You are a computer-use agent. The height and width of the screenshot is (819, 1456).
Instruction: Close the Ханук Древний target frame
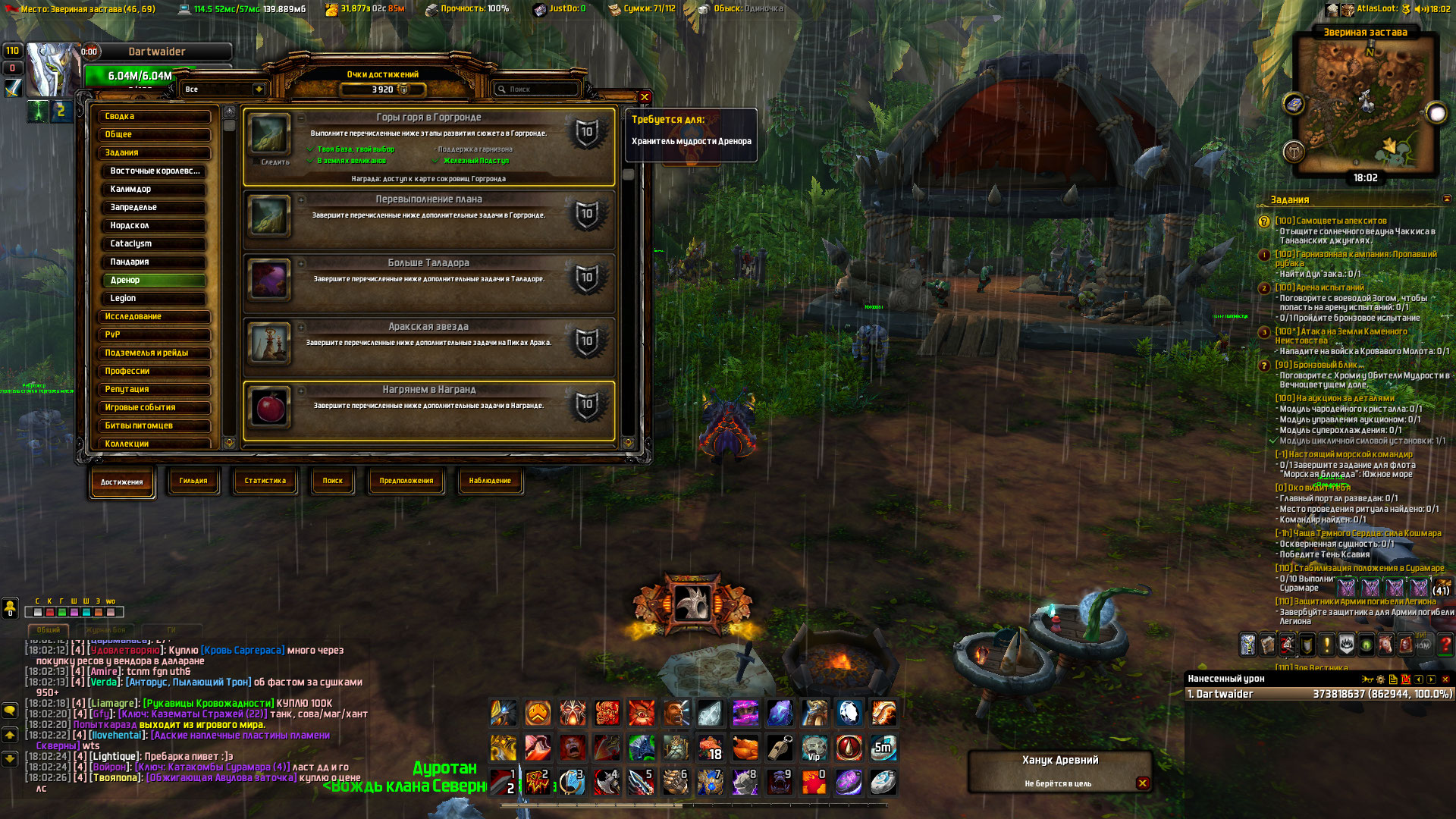pyautogui.click(x=1142, y=783)
